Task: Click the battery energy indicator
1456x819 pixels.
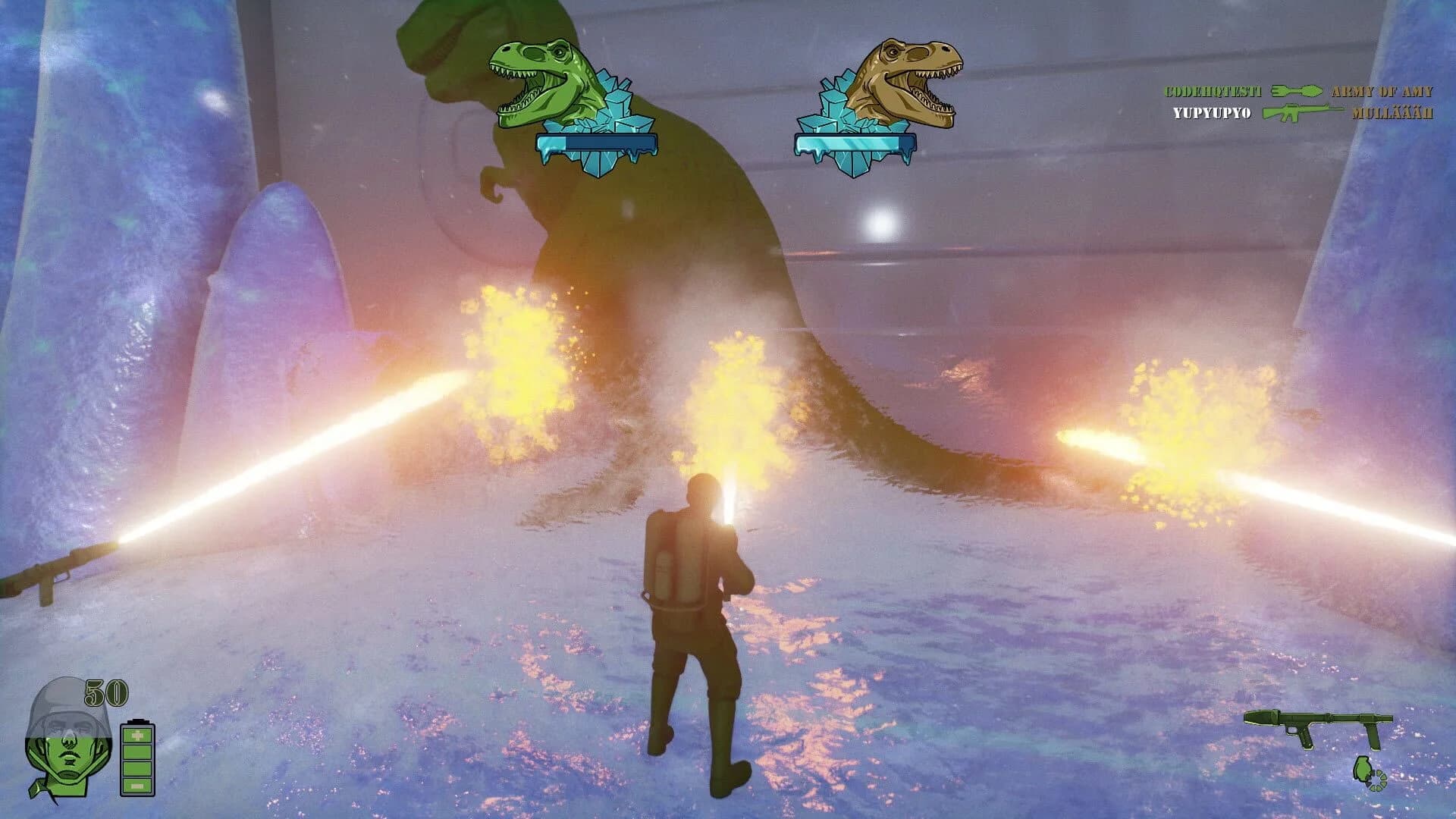Action: click(x=136, y=758)
